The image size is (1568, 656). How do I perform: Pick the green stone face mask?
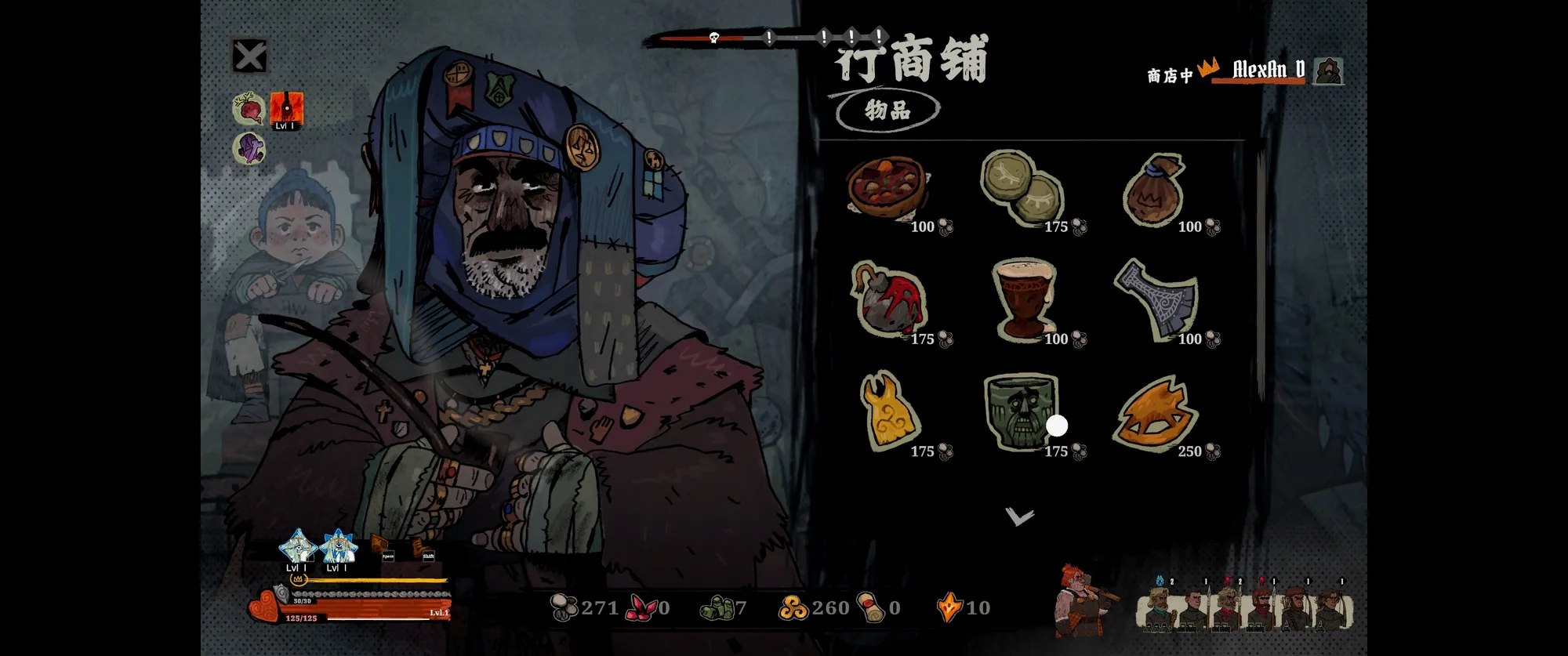pyautogui.click(x=1020, y=411)
